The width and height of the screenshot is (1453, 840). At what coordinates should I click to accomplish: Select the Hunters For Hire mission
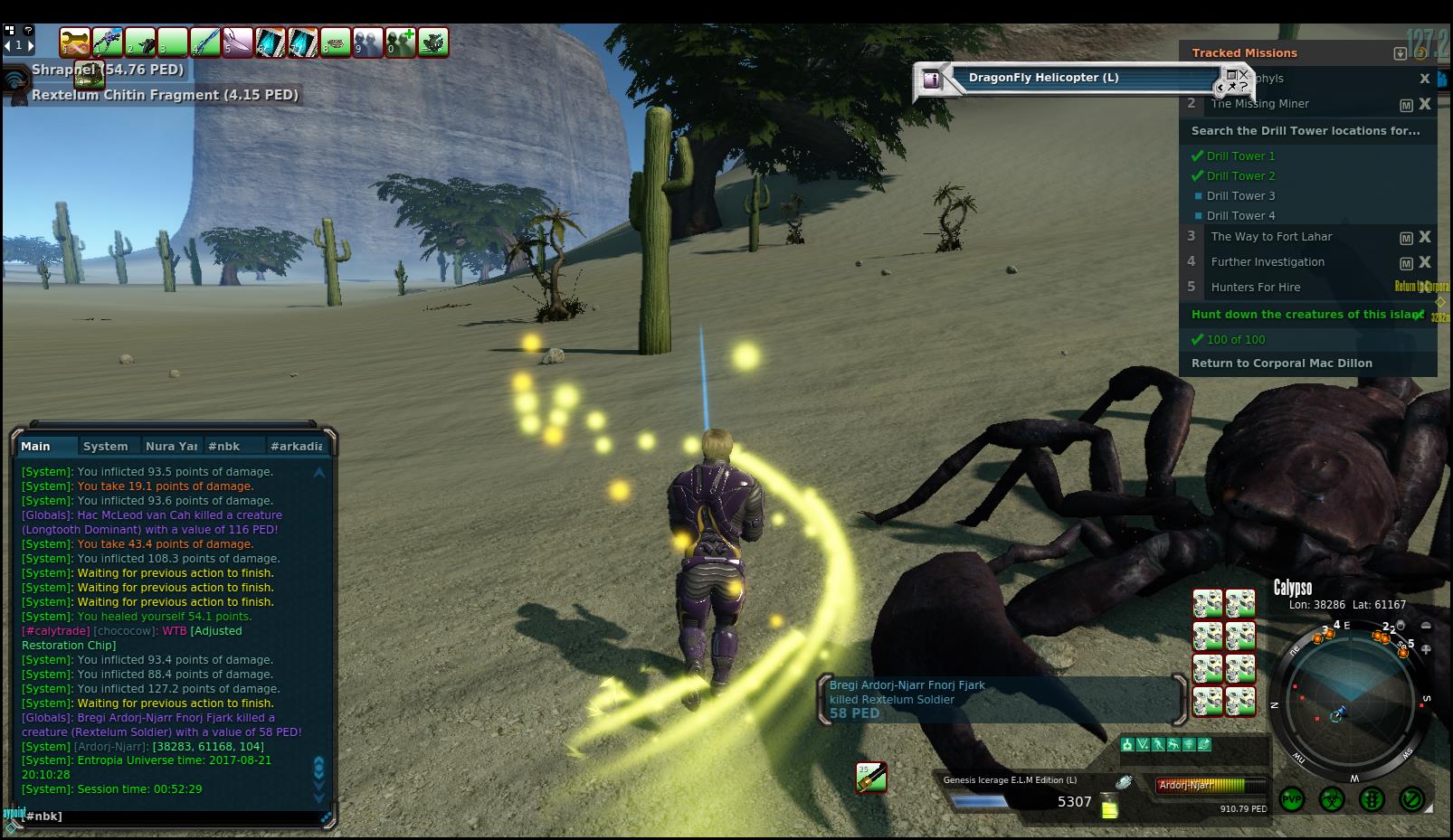click(1256, 288)
